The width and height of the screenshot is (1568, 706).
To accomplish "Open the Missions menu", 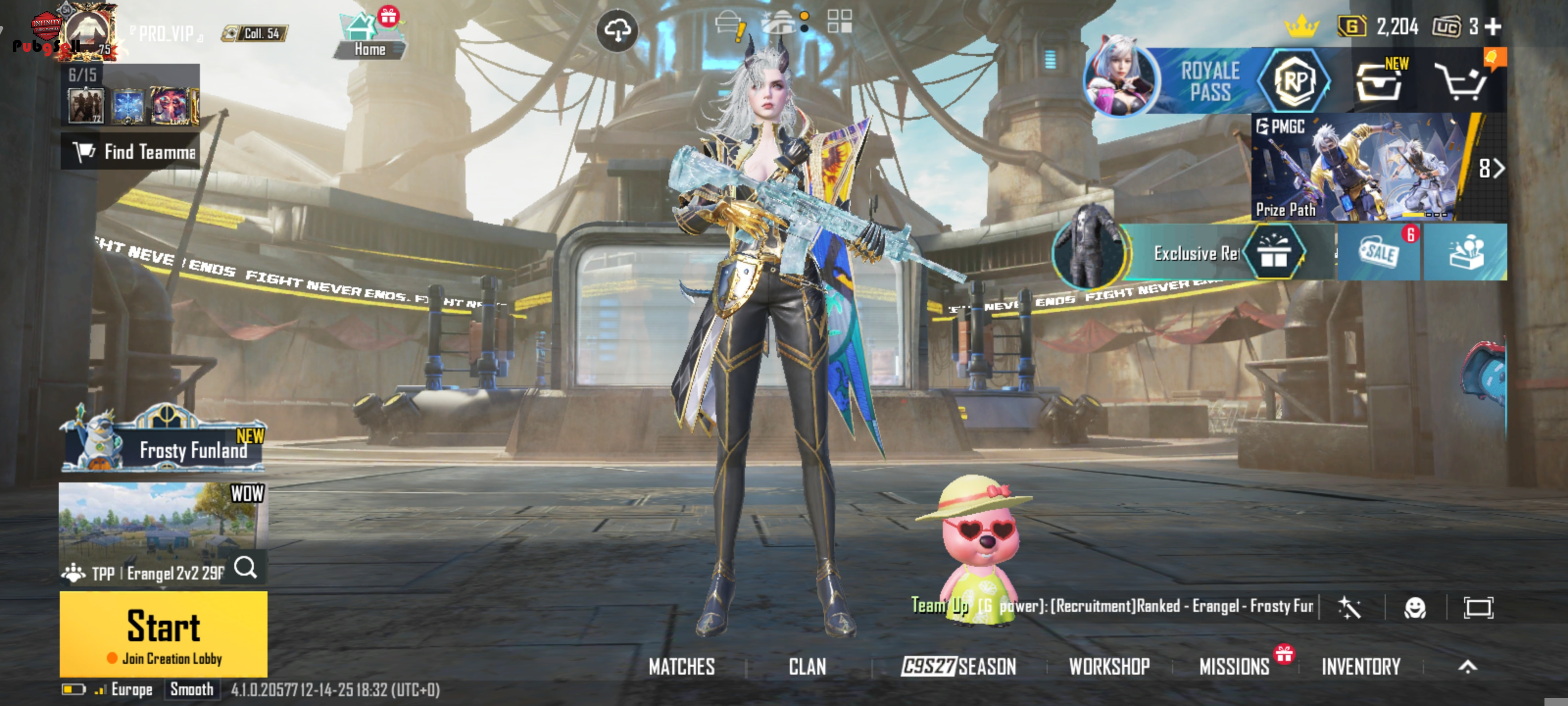I will (1234, 666).
